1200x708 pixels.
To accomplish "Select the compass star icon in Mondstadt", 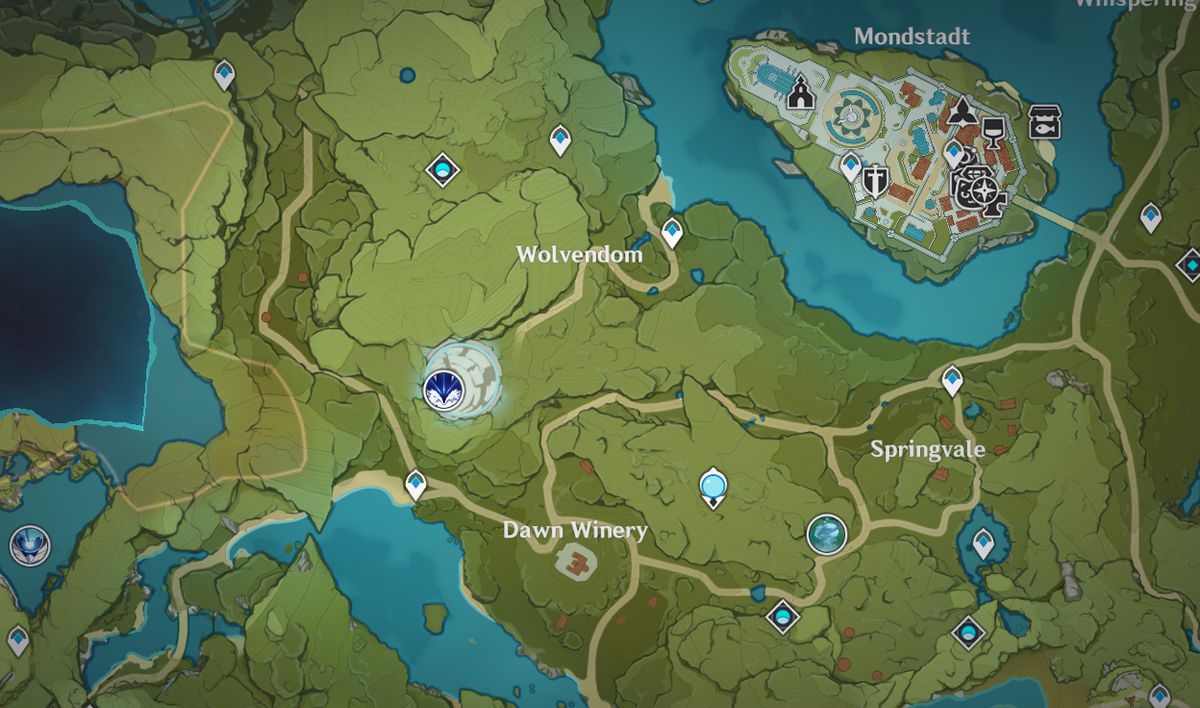I will tap(984, 192).
